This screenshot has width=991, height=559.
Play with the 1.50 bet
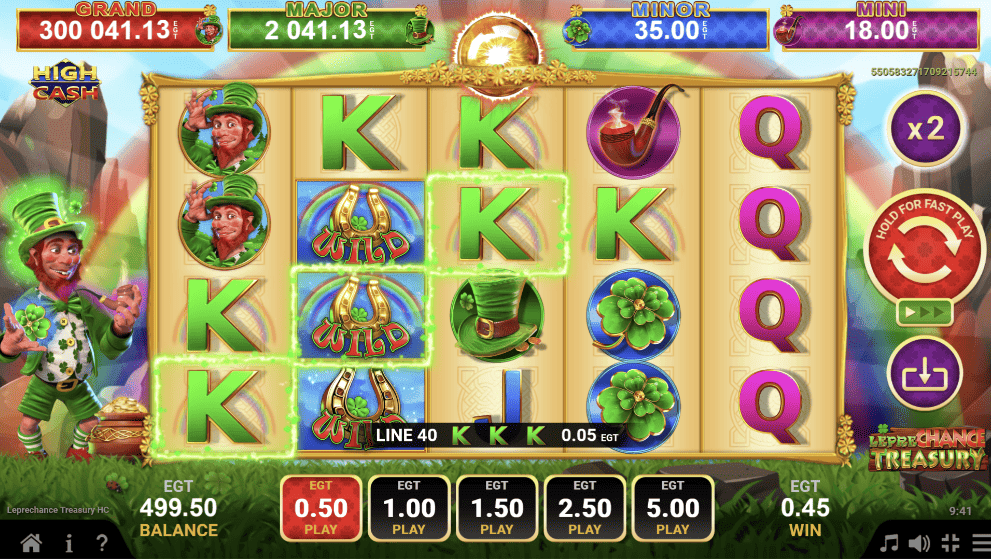(x=496, y=507)
